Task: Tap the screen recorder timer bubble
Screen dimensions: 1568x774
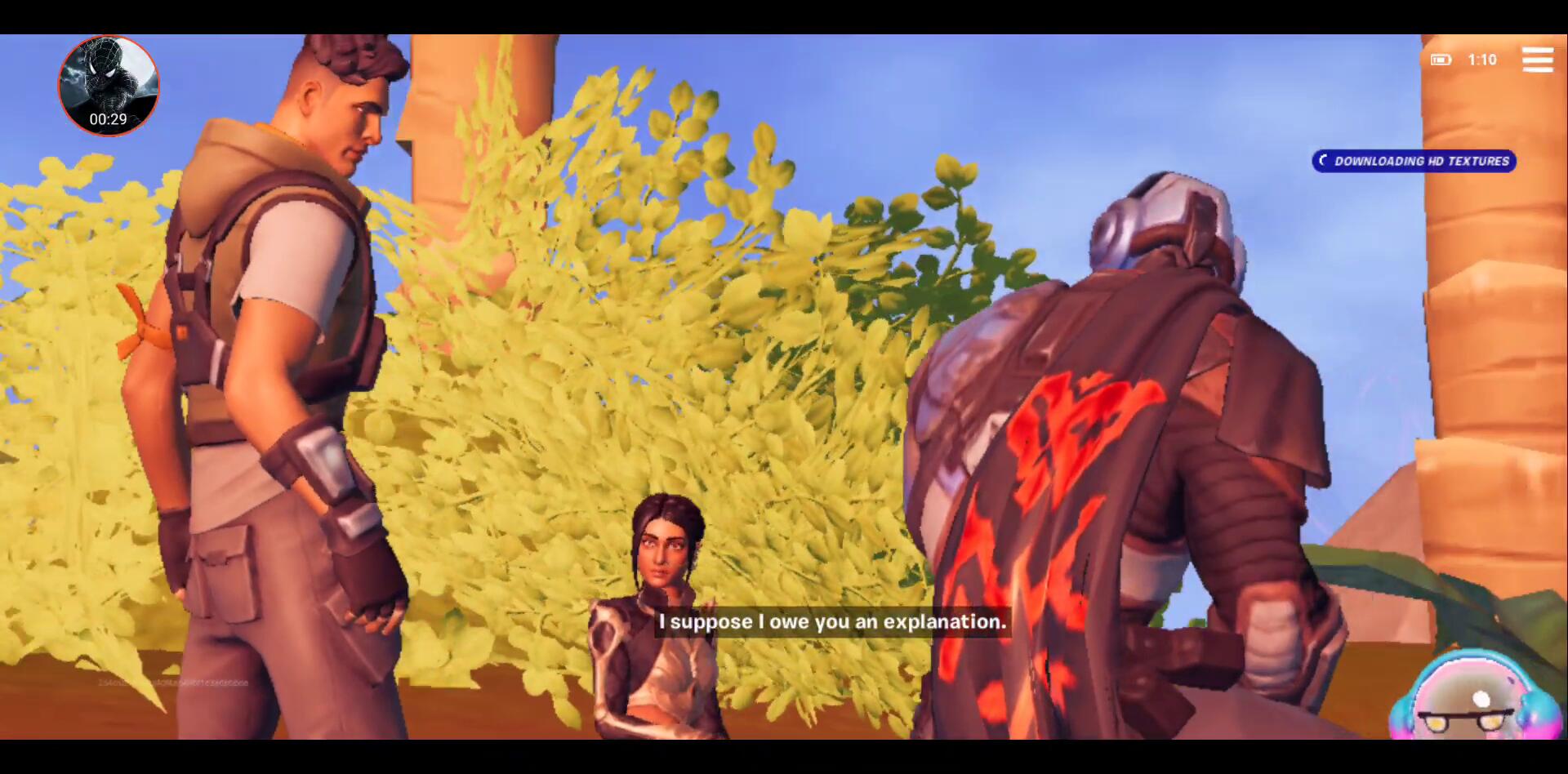Action: coord(109,86)
